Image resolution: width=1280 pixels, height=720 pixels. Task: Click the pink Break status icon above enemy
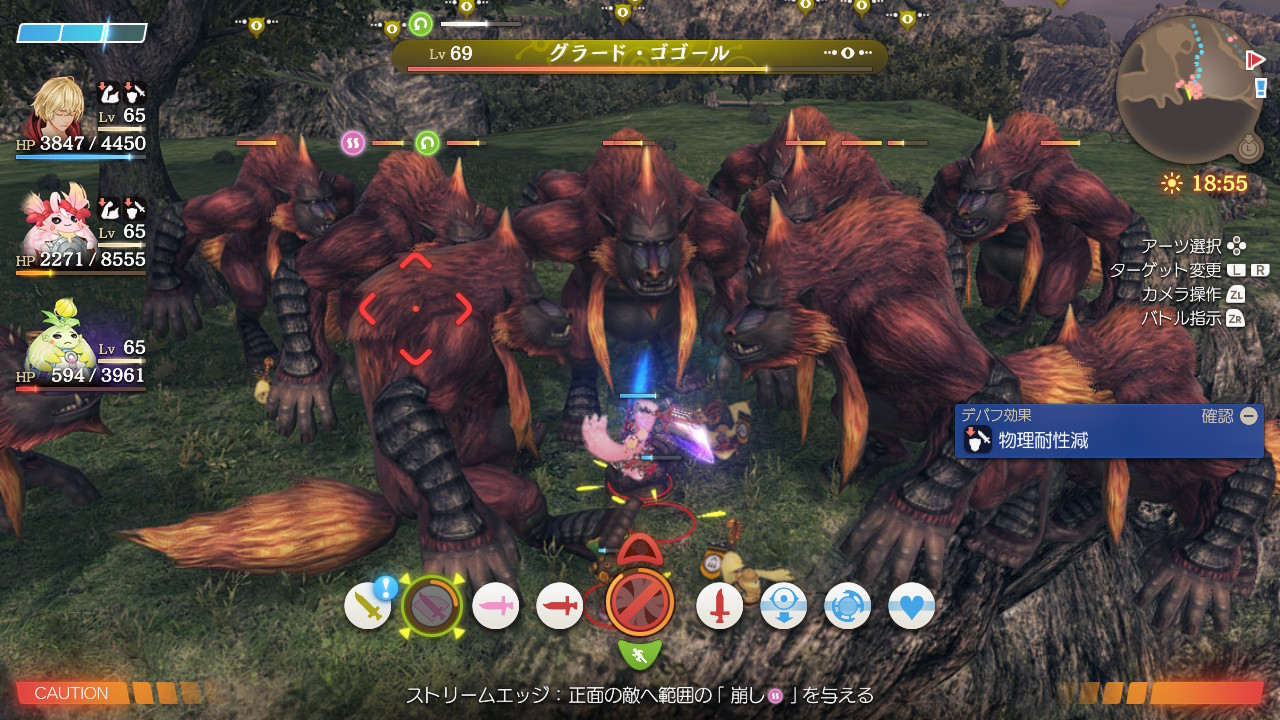click(353, 142)
